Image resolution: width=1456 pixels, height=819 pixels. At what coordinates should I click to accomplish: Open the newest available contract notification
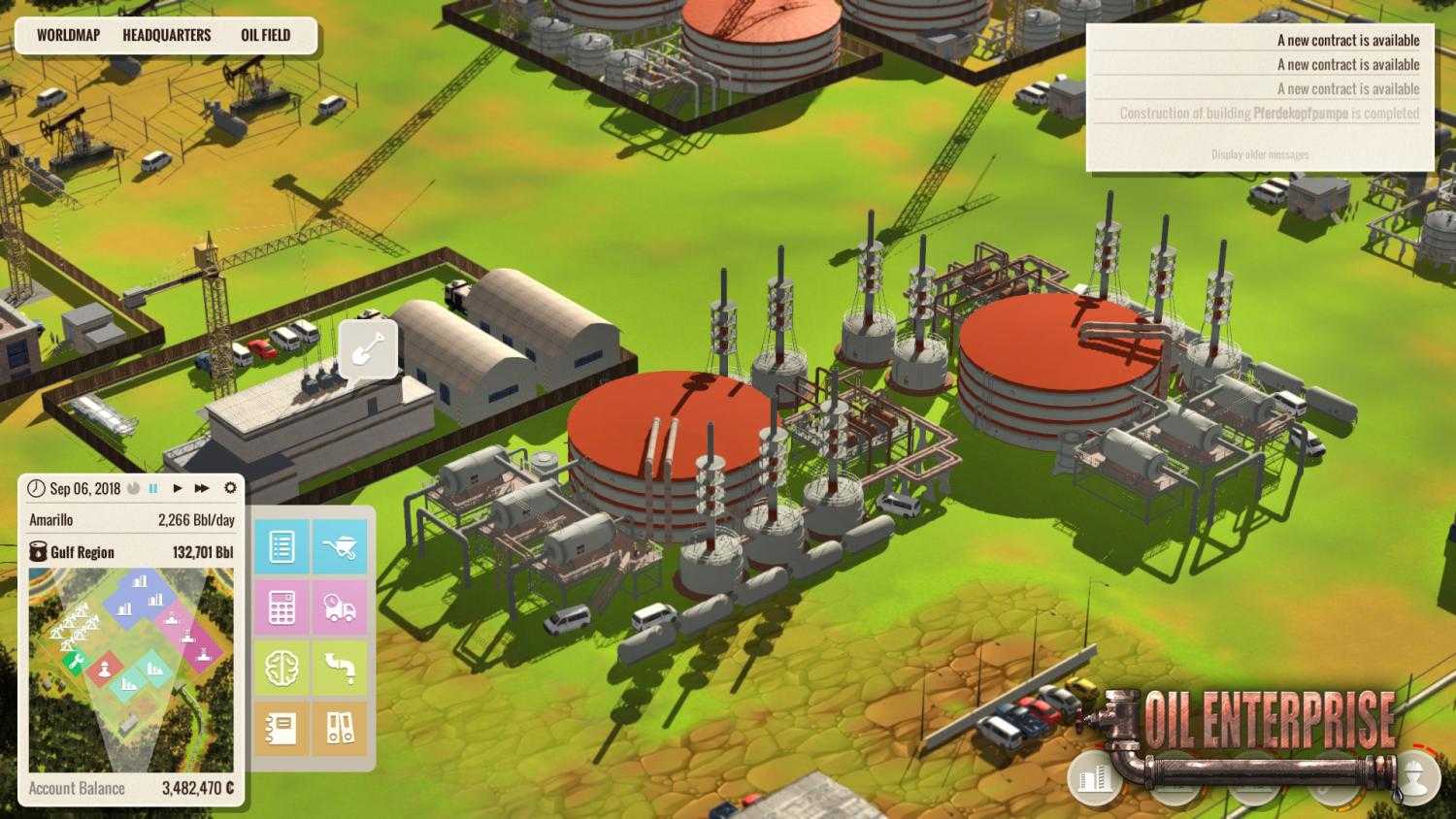1347,40
